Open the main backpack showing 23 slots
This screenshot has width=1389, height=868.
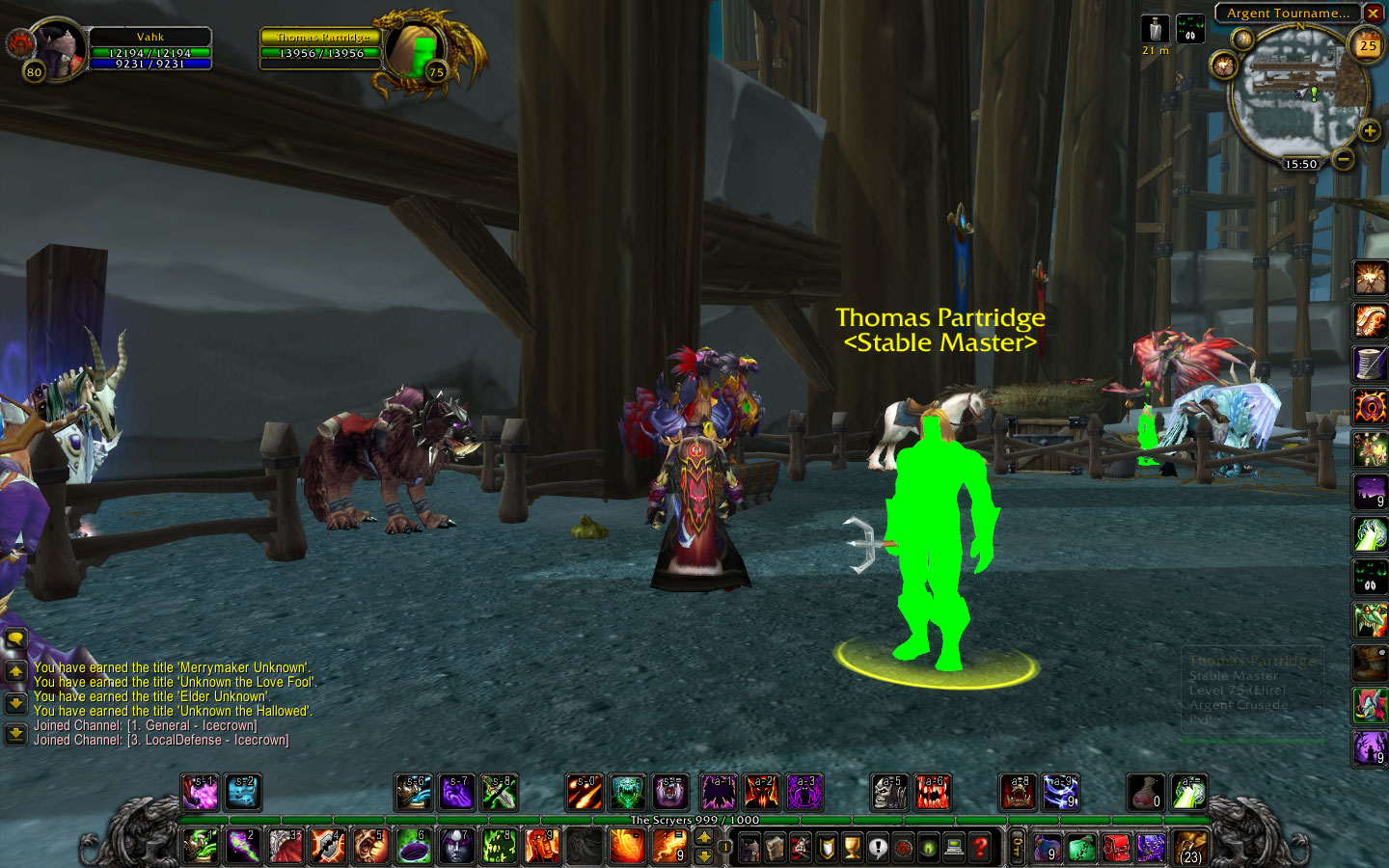[1190, 847]
